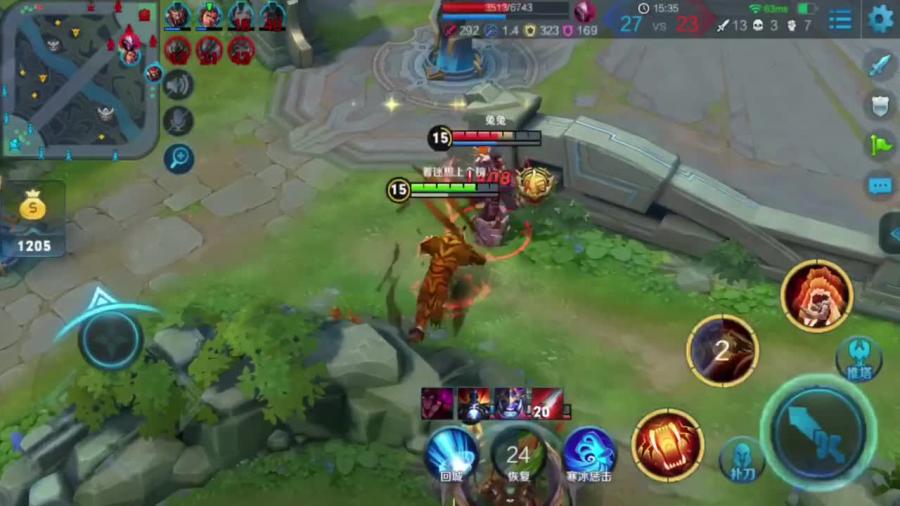Image resolution: width=900 pixels, height=506 pixels.
Task: Open the gold shop showing 1205
Action: [32, 219]
